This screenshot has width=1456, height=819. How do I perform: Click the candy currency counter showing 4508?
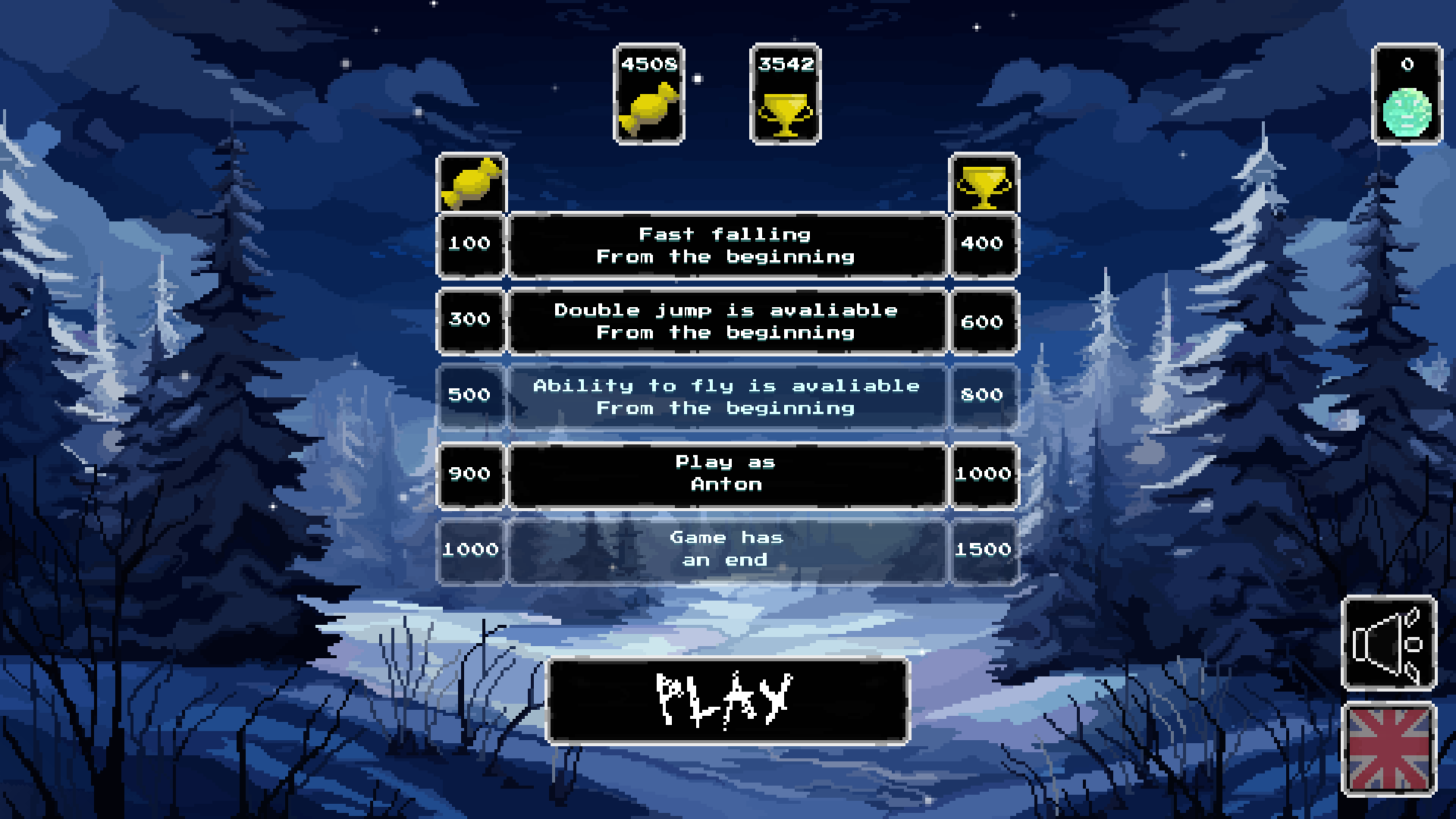[648, 95]
